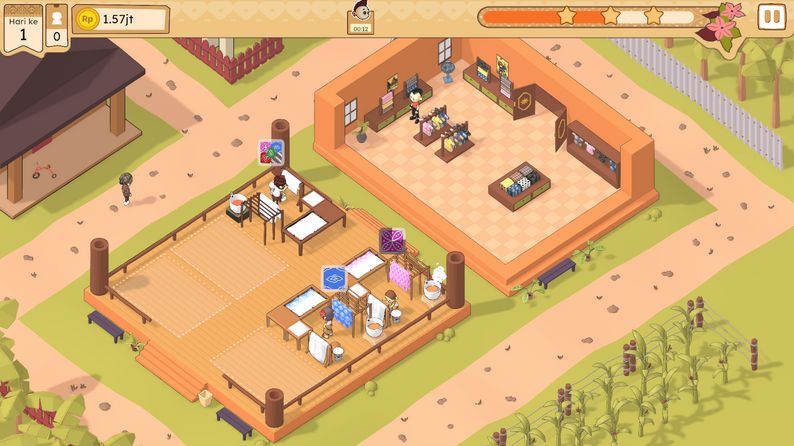Open the multicolor batik pattern bubble

coord(272,153)
